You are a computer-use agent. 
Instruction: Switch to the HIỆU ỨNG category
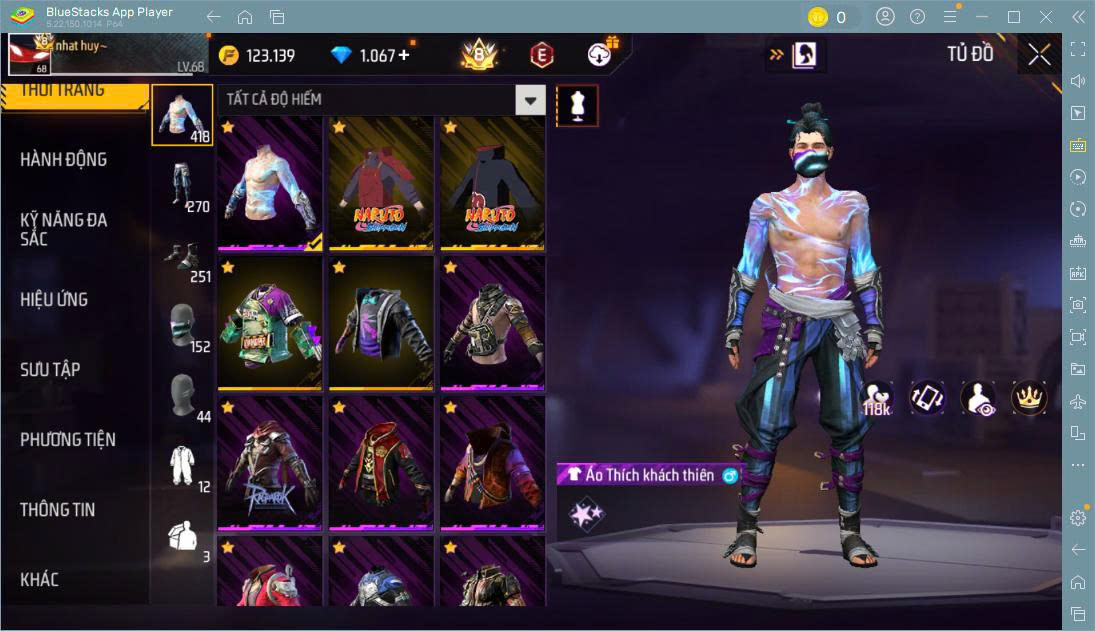(x=54, y=300)
